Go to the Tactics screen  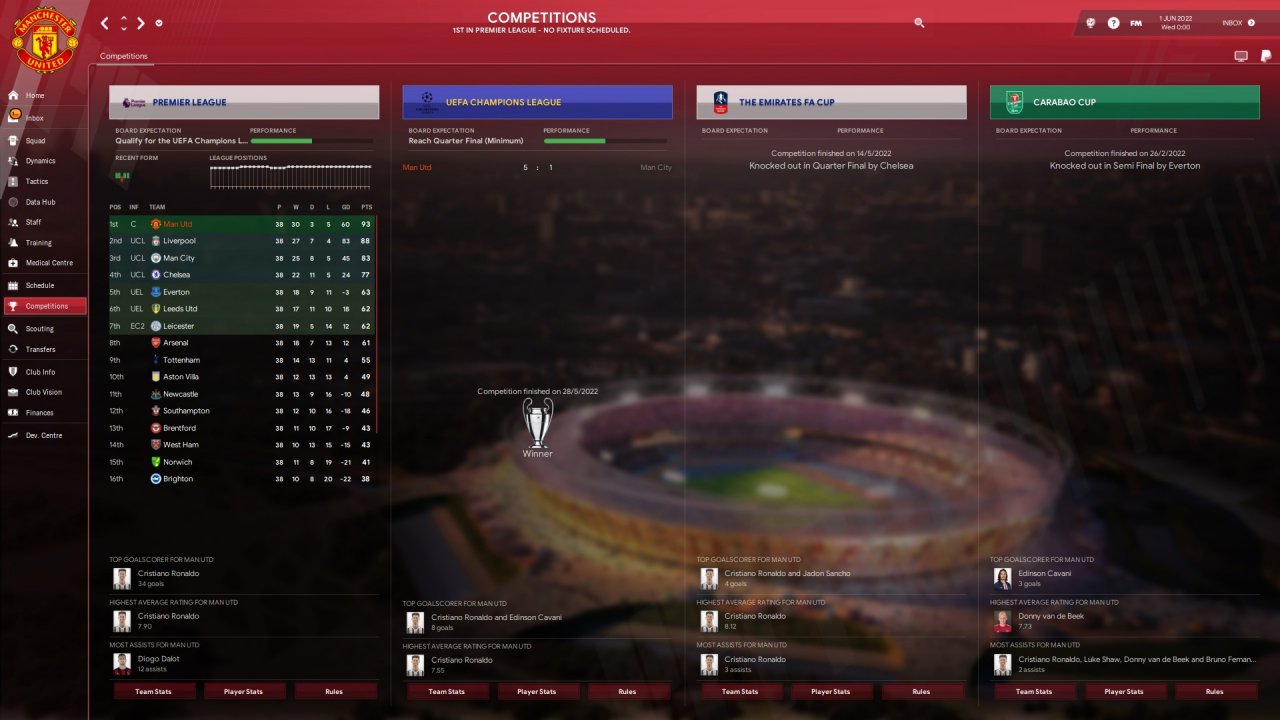click(36, 181)
